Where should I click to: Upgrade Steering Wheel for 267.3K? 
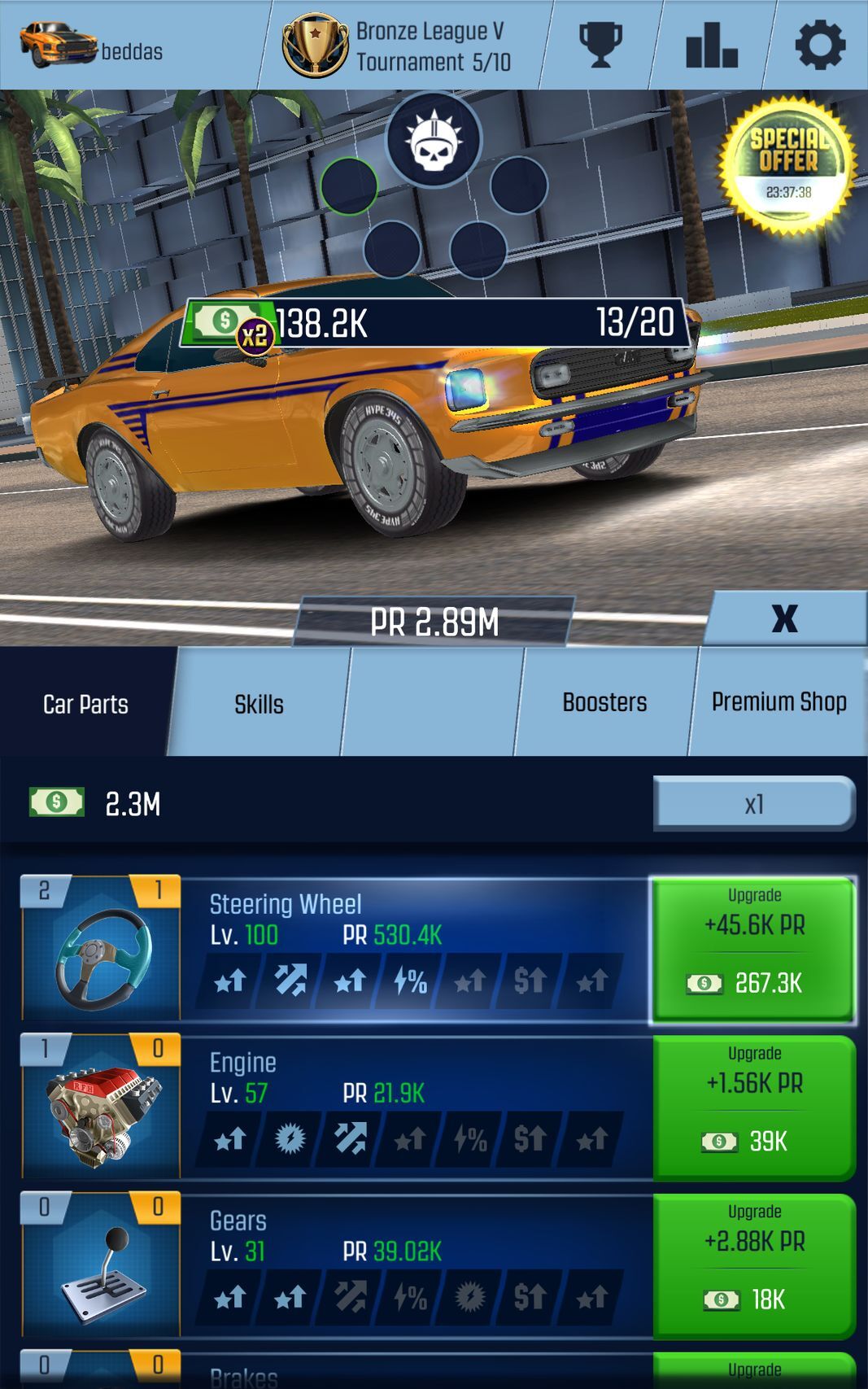tap(753, 949)
